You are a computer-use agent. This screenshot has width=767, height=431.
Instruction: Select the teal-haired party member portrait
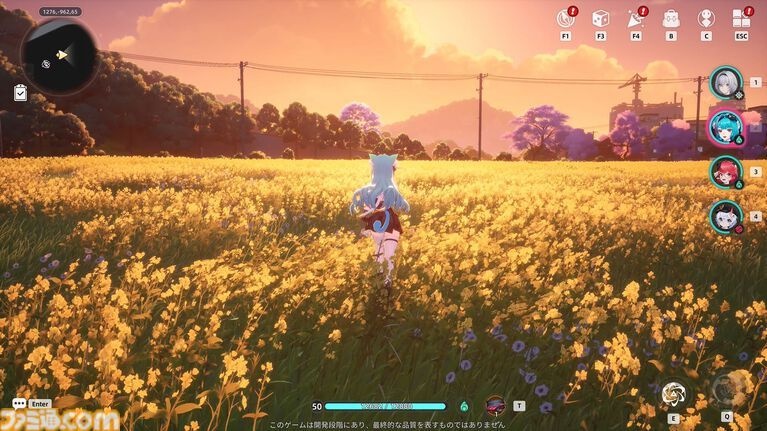tap(725, 127)
